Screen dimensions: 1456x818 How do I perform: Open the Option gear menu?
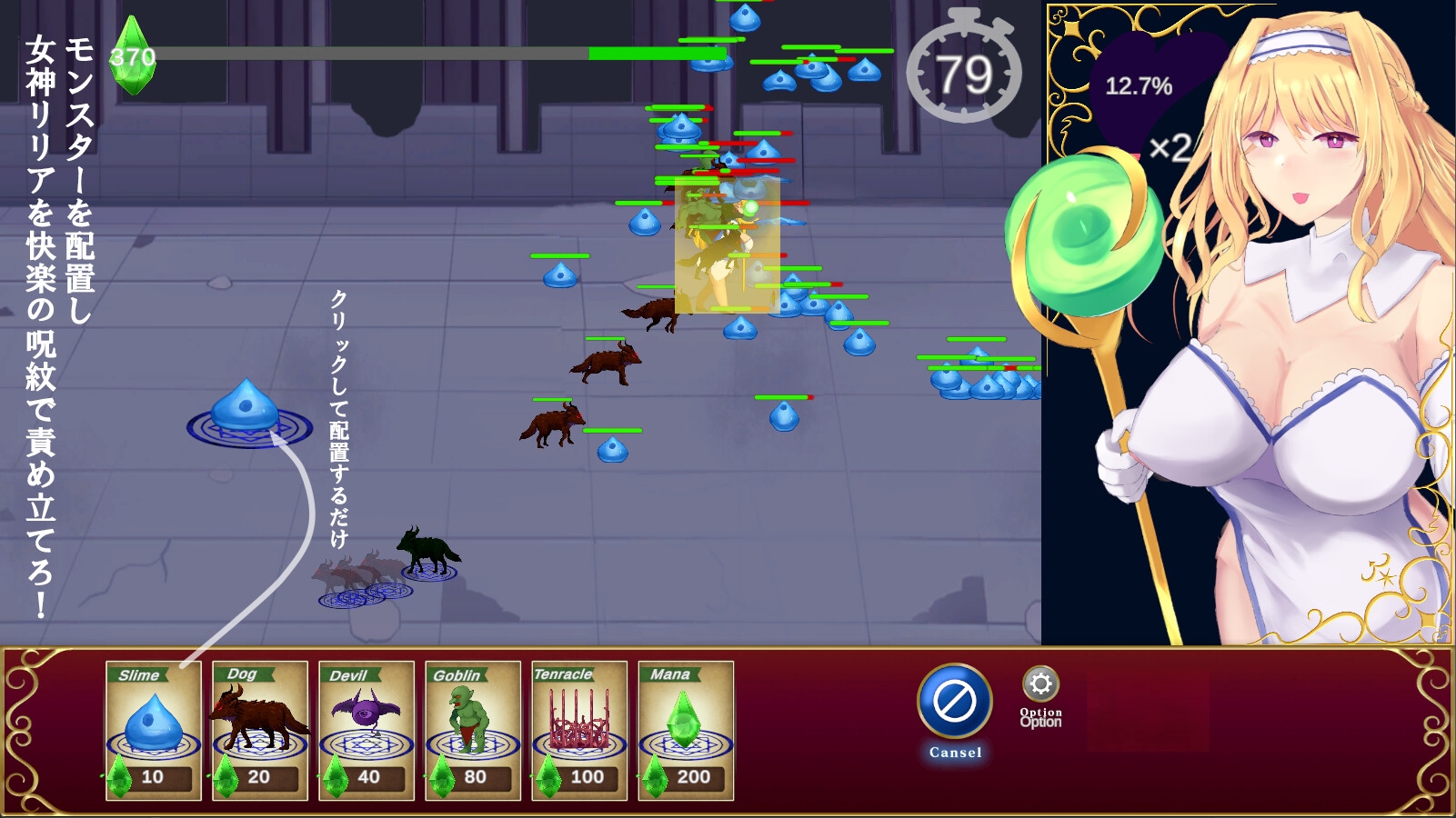coord(1040,686)
